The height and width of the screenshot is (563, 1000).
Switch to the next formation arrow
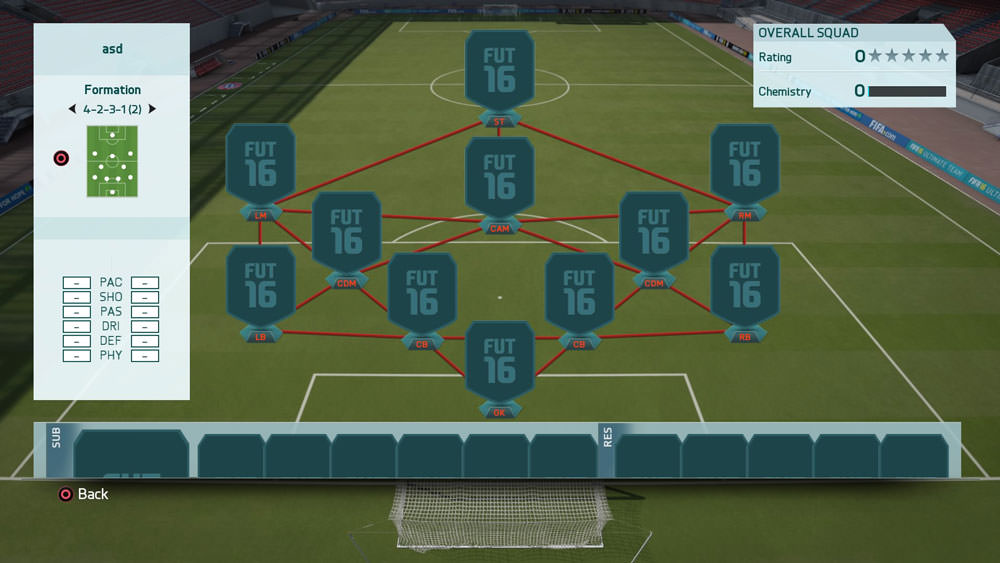coord(152,109)
